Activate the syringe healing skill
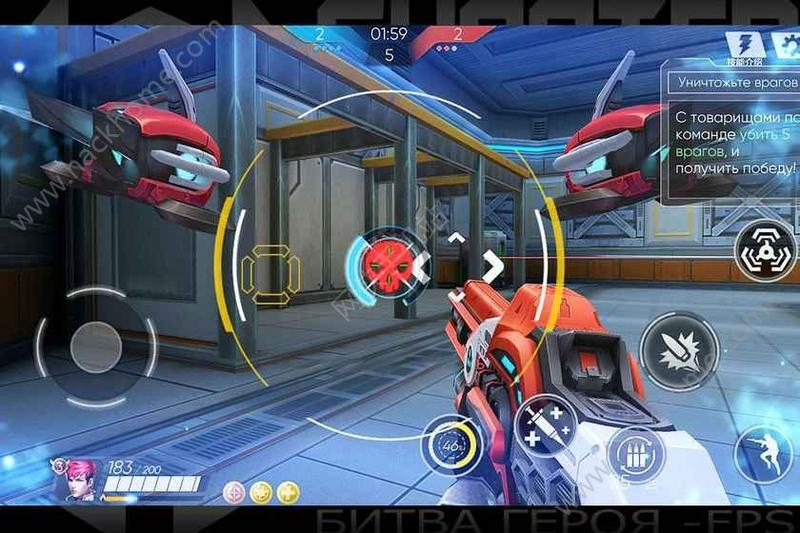The height and width of the screenshot is (533, 800). (x=542, y=425)
